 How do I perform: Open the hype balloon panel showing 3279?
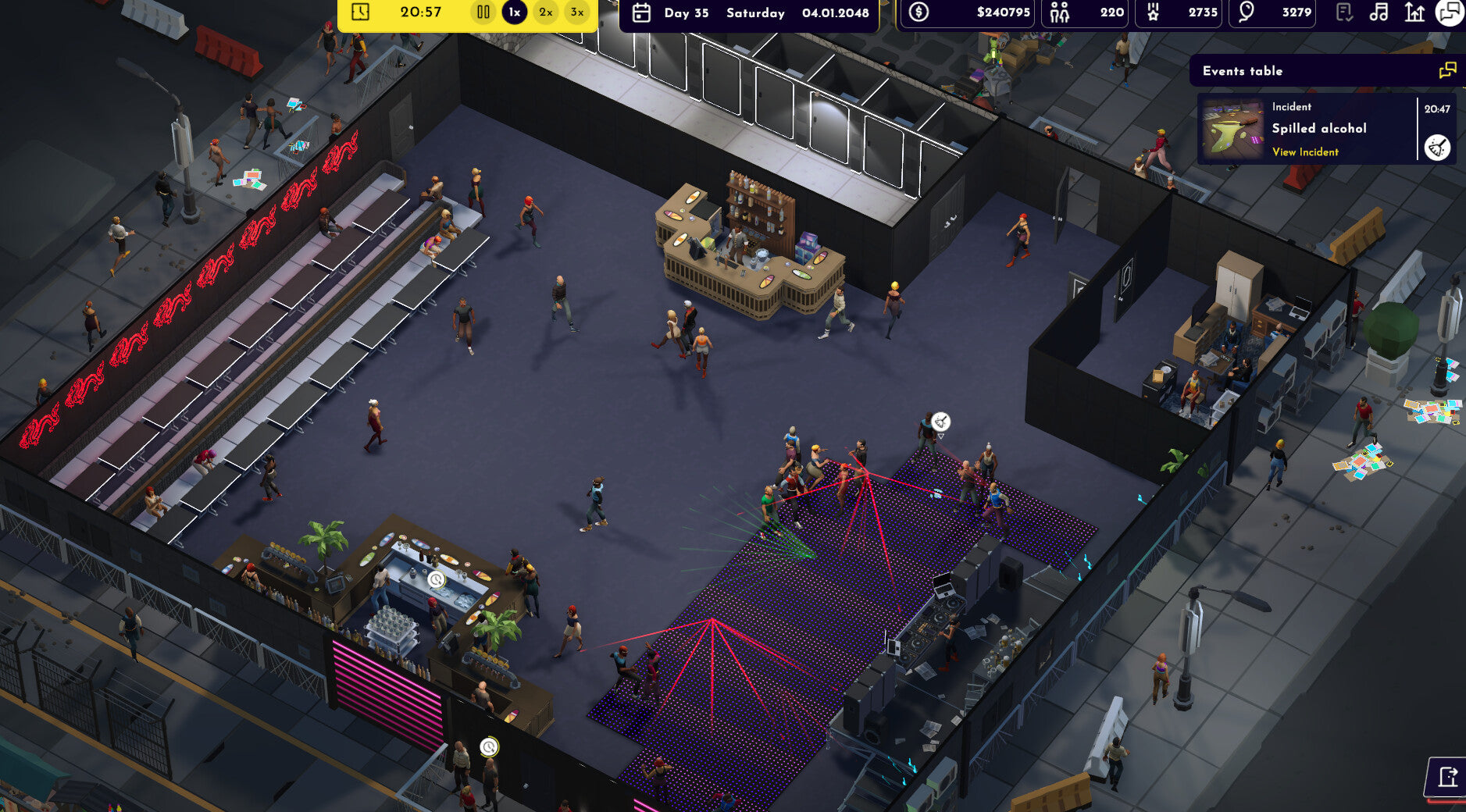pyautogui.click(x=1273, y=12)
